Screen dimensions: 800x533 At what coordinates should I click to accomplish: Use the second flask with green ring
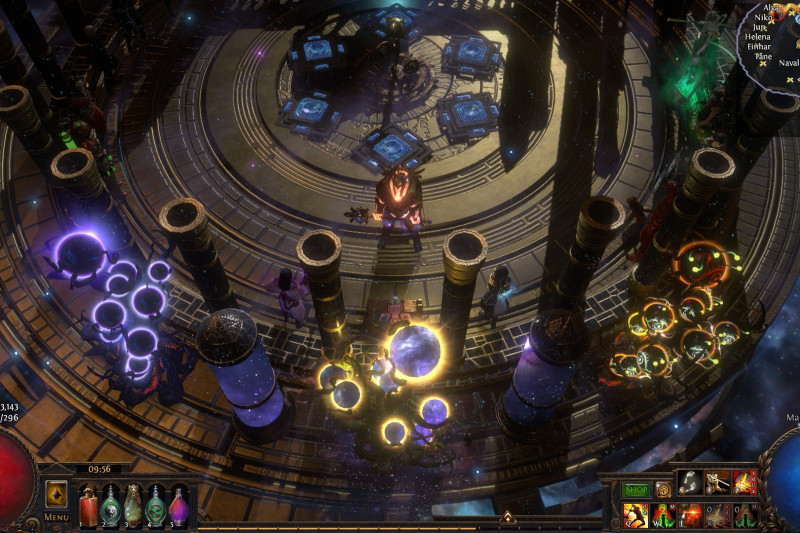[110, 505]
